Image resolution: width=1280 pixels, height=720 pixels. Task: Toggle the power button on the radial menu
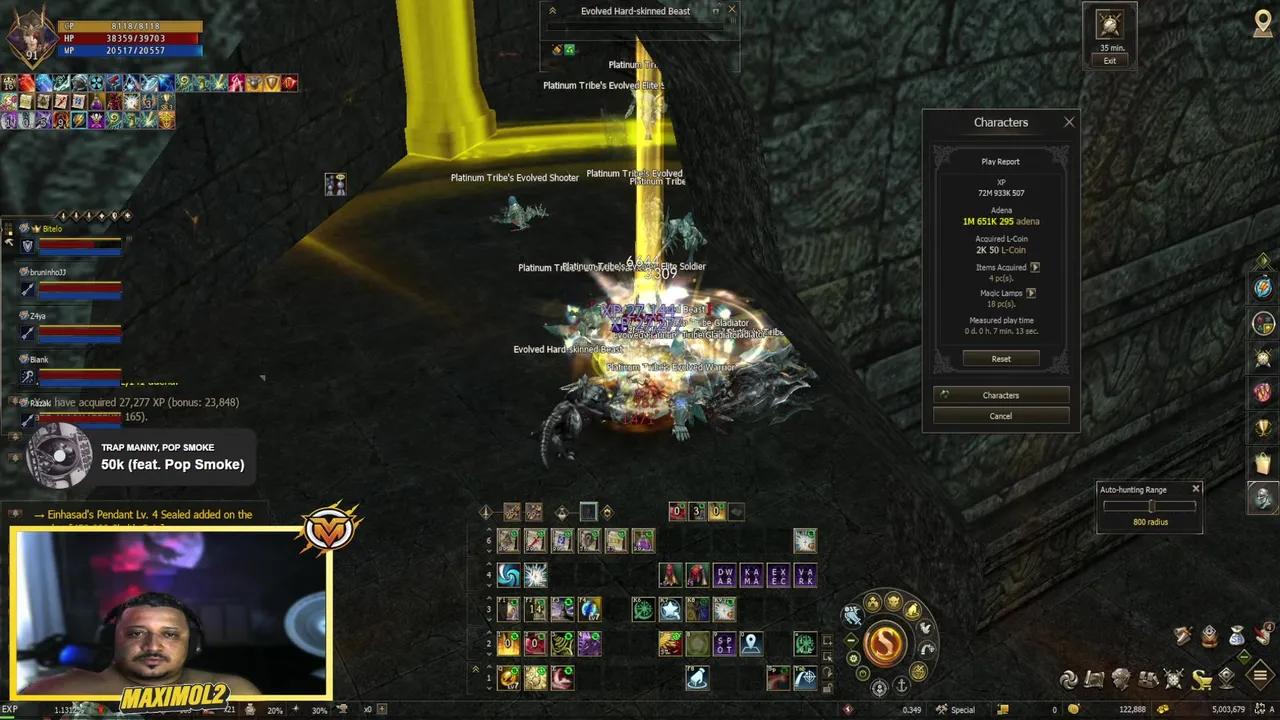pyautogui.click(x=863, y=673)
